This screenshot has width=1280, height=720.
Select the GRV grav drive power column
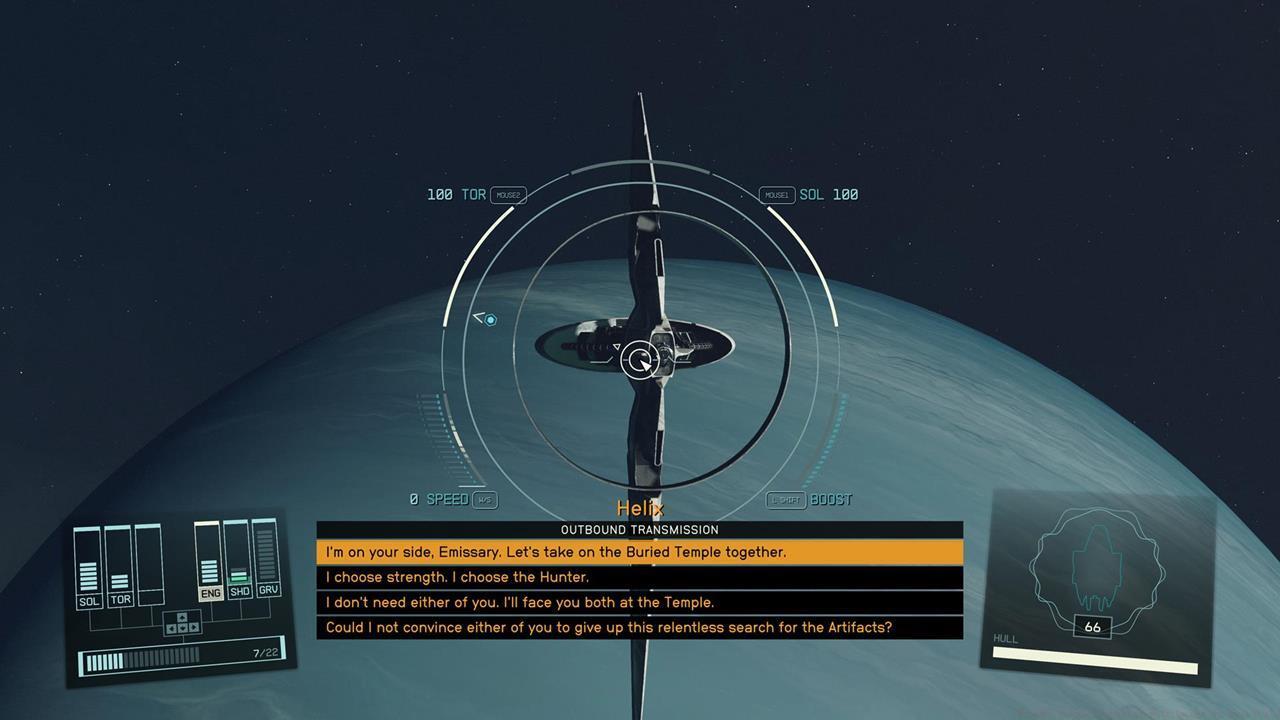tap(267, 560)
